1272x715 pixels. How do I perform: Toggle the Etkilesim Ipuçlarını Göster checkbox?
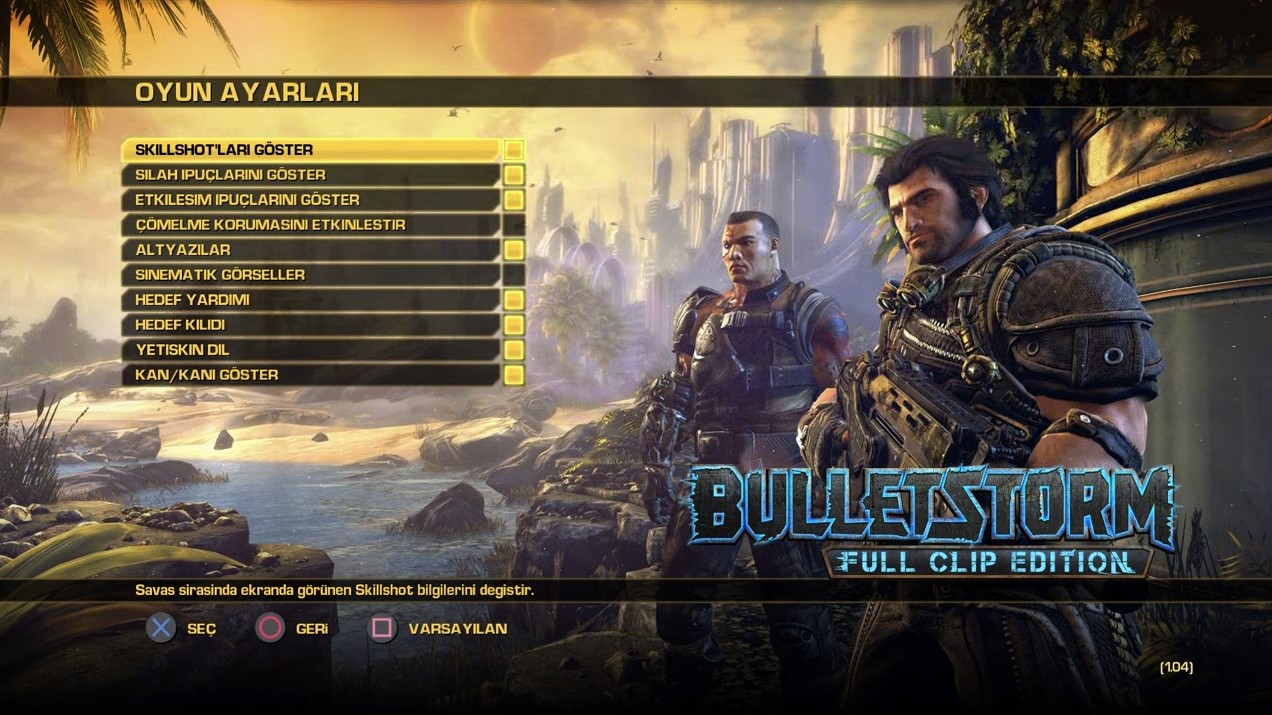tap(513, 200)
